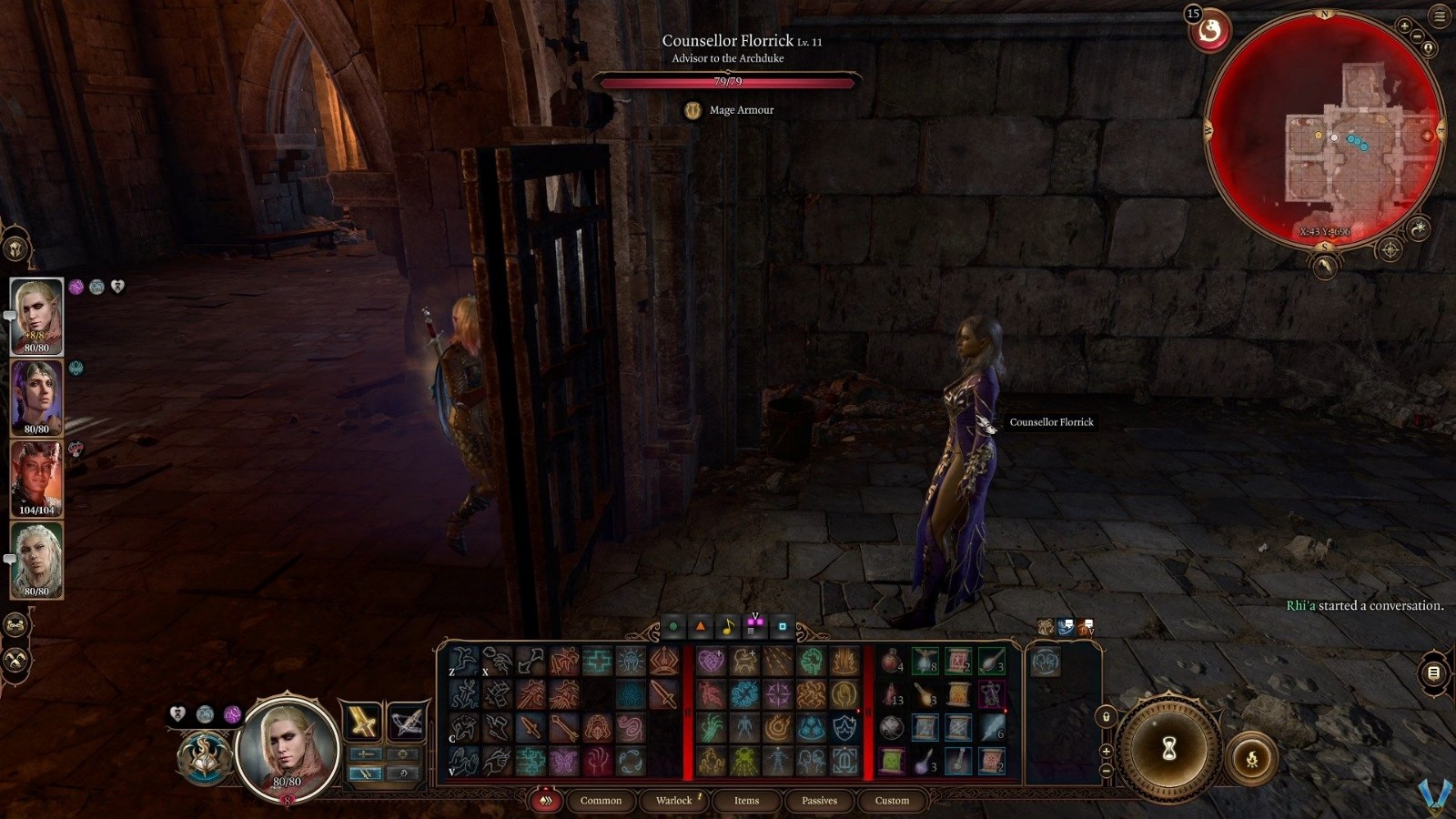The image size is (1456, 819).
Task: Expand the hotbar with the red double-arrow
Action: point(547,801)
